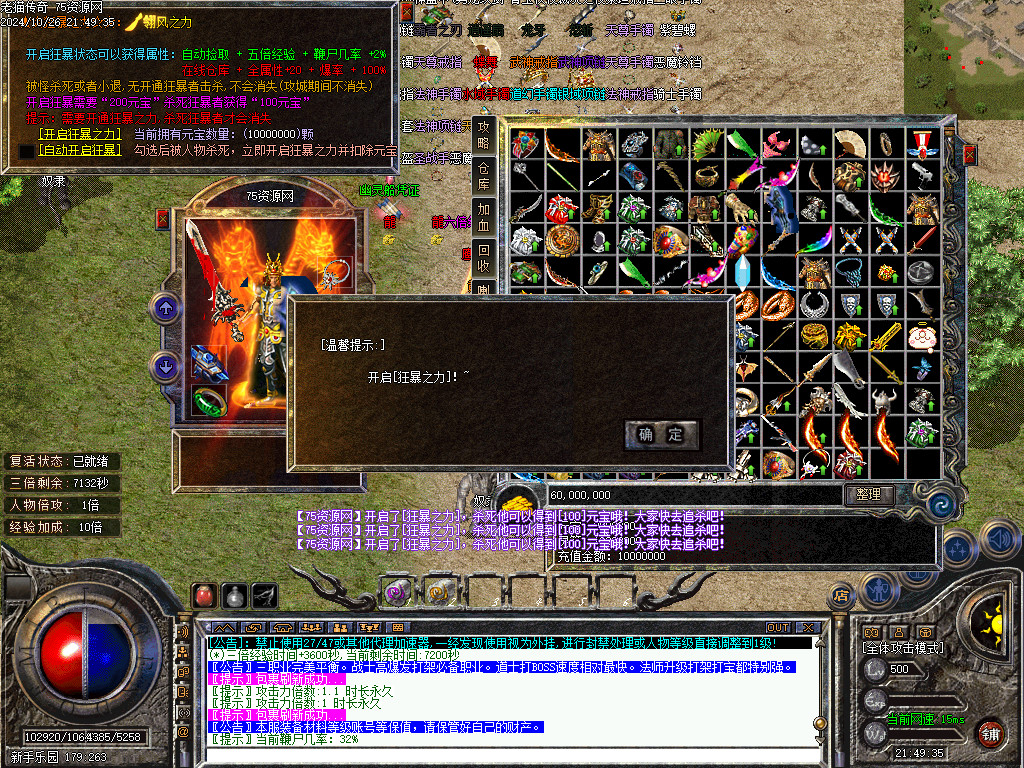Click the up arrow beside the character panel
The image size is (1024, 768).
coord(164,308)
